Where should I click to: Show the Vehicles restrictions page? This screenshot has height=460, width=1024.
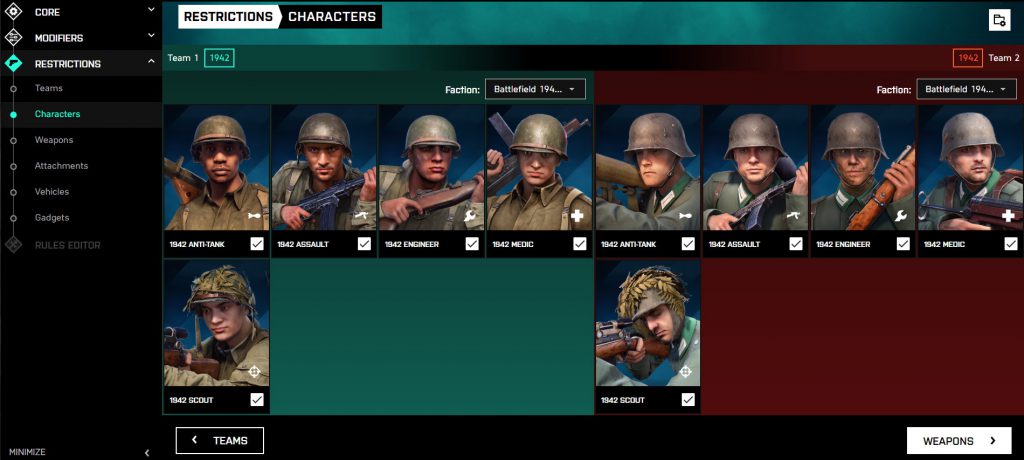tap(55, 192)
